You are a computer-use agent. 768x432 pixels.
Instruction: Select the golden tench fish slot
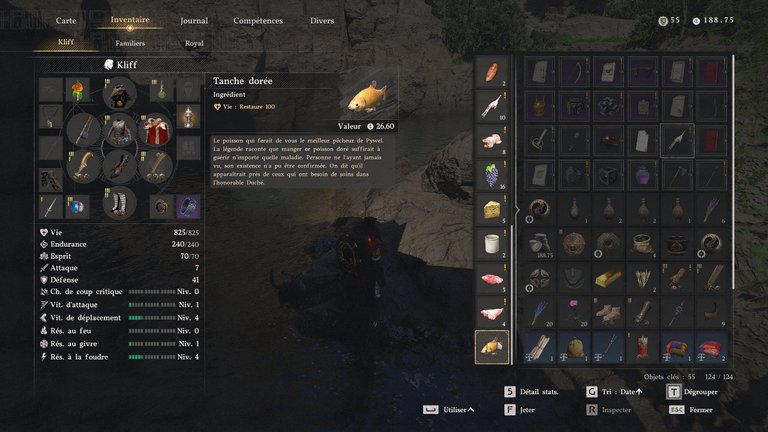coord(491,347)
